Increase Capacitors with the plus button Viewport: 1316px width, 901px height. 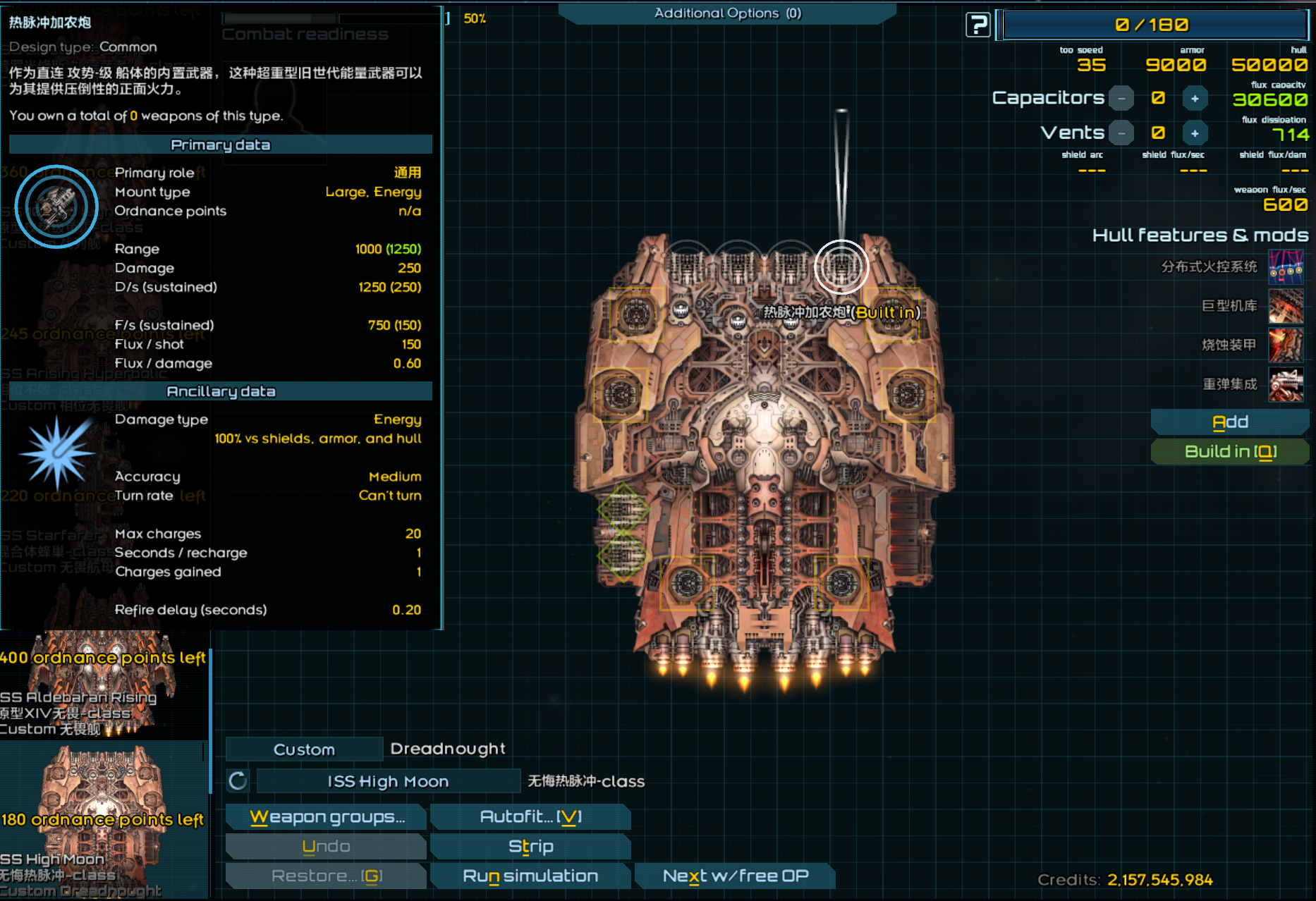pos(1195,99)
